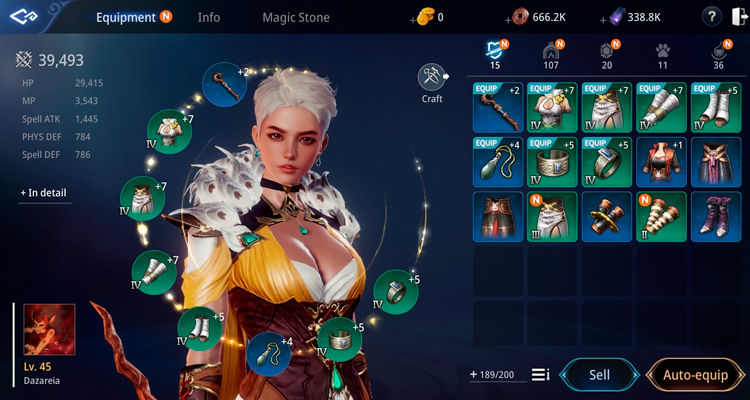The height and width of the screenshot is (400, 750).
Task: Select the Dazareia character portrait
Action: pyautogui.click(x=49, y=330)
